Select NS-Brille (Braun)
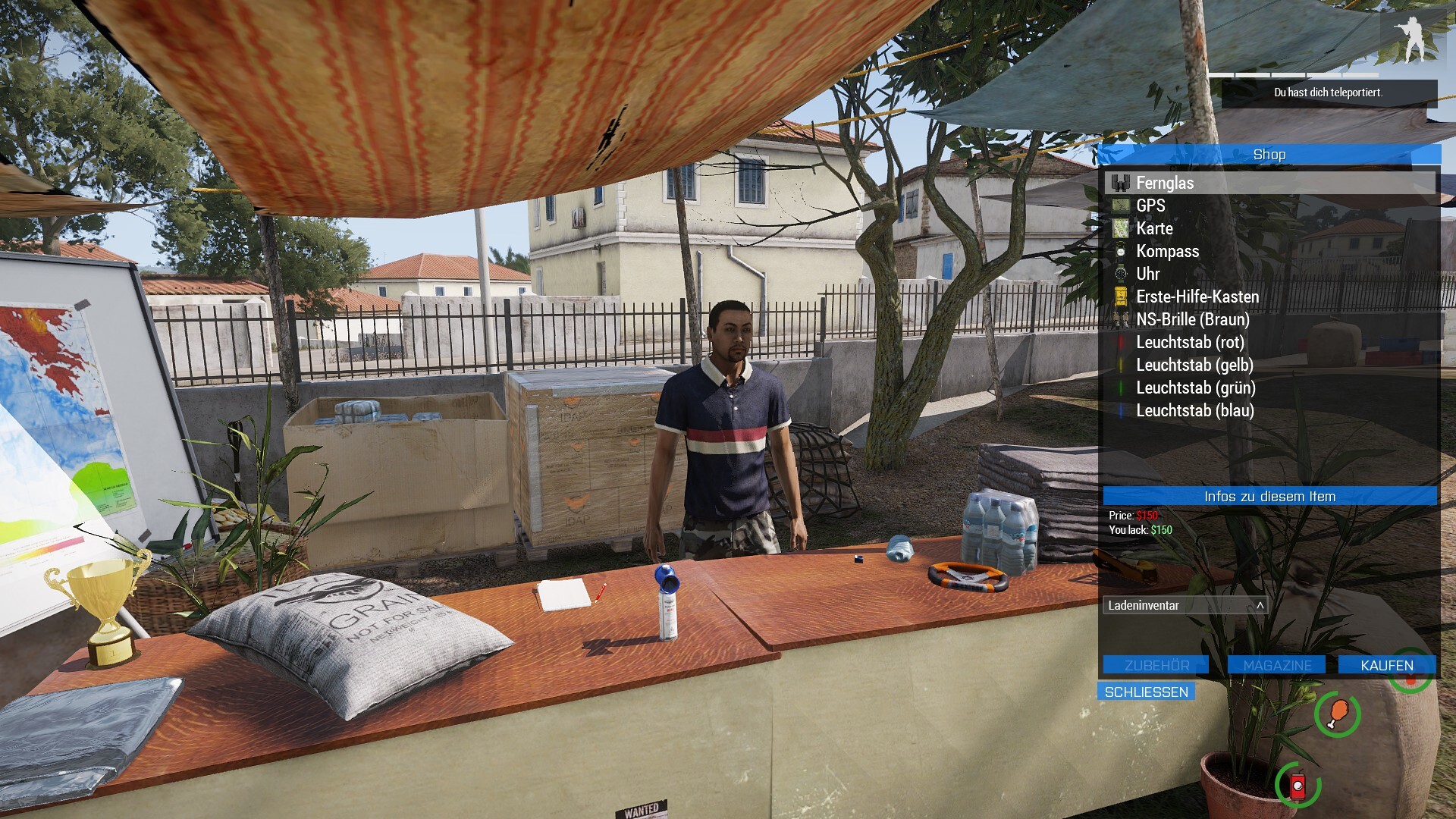Viewport: 1456px width, 819px height. 1192,319
